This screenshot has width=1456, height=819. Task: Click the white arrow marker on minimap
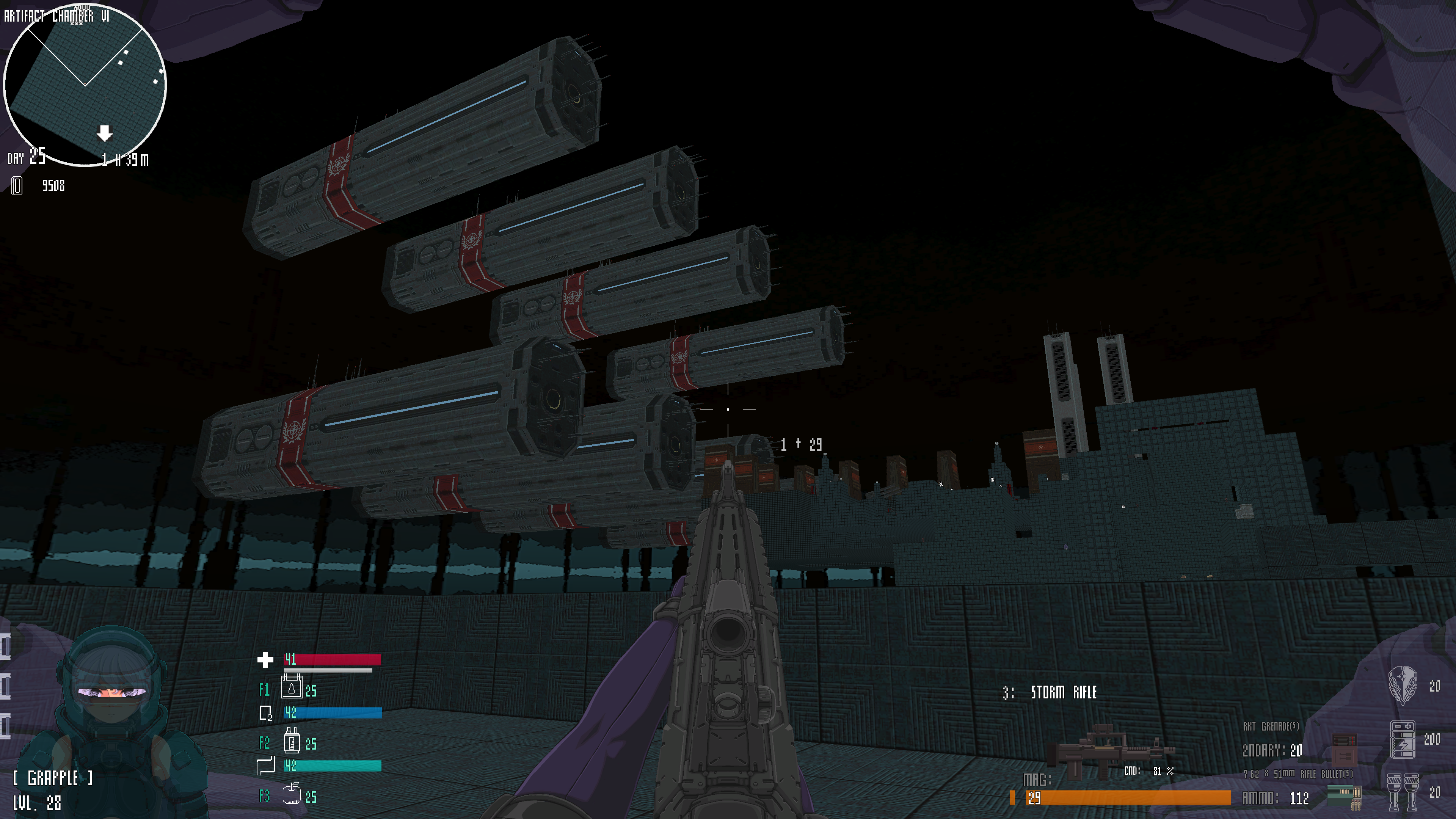(x=105, y=133)
